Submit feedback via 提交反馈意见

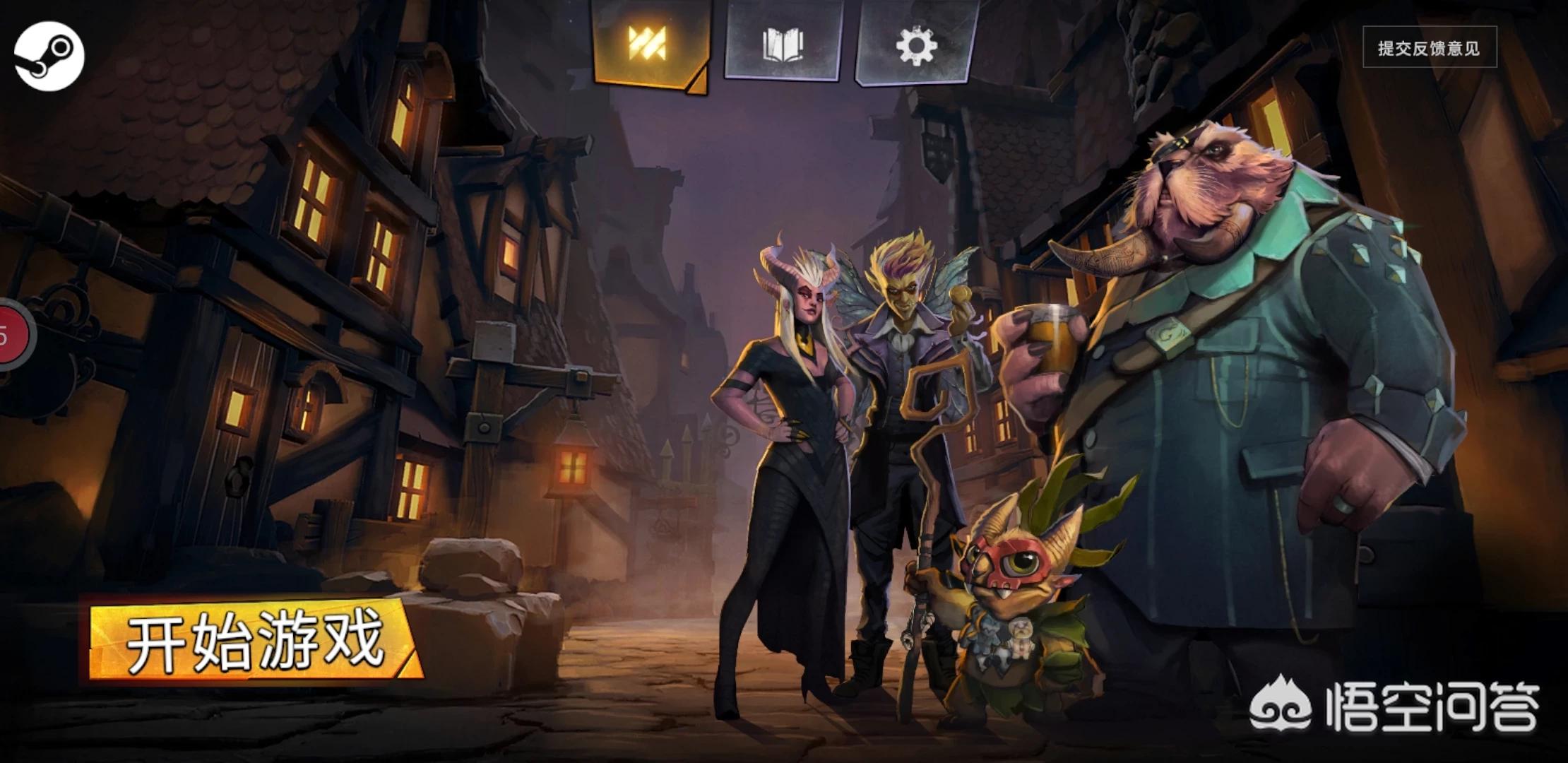point(1429,47)
